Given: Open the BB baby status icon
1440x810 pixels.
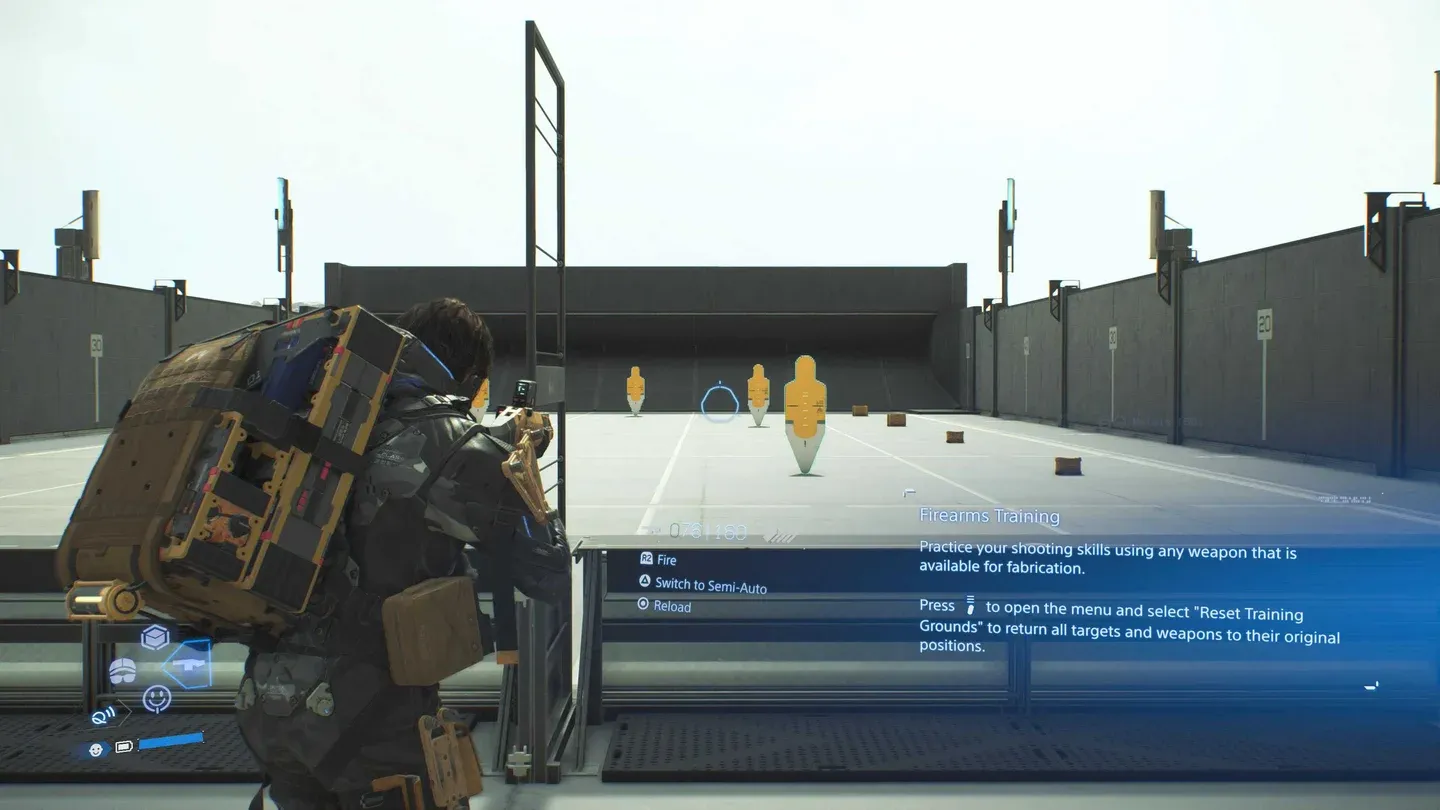Looking at the screenshot, I should [x=95, y=748].
